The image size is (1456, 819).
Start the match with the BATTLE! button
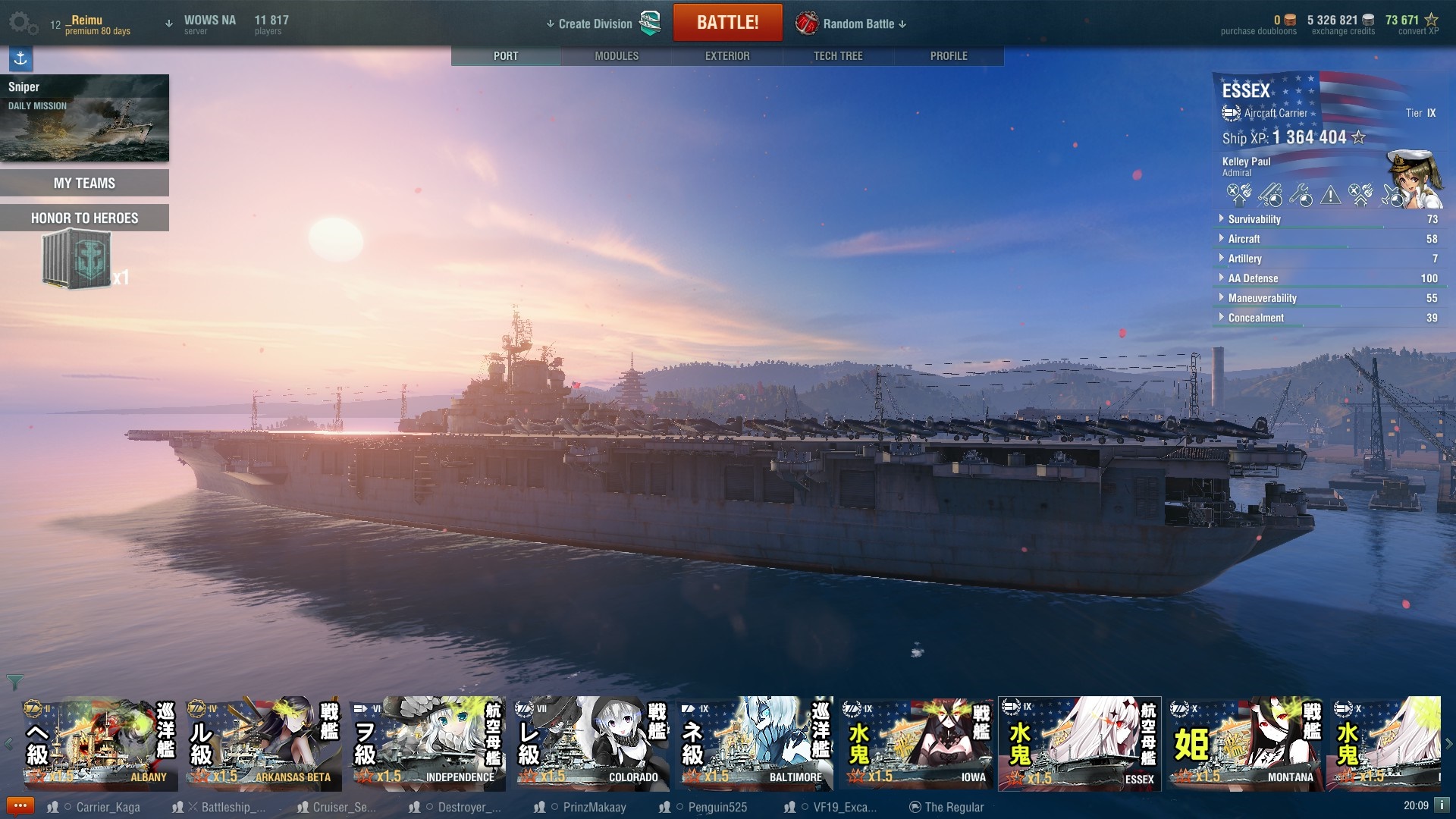tap(727, 23)
